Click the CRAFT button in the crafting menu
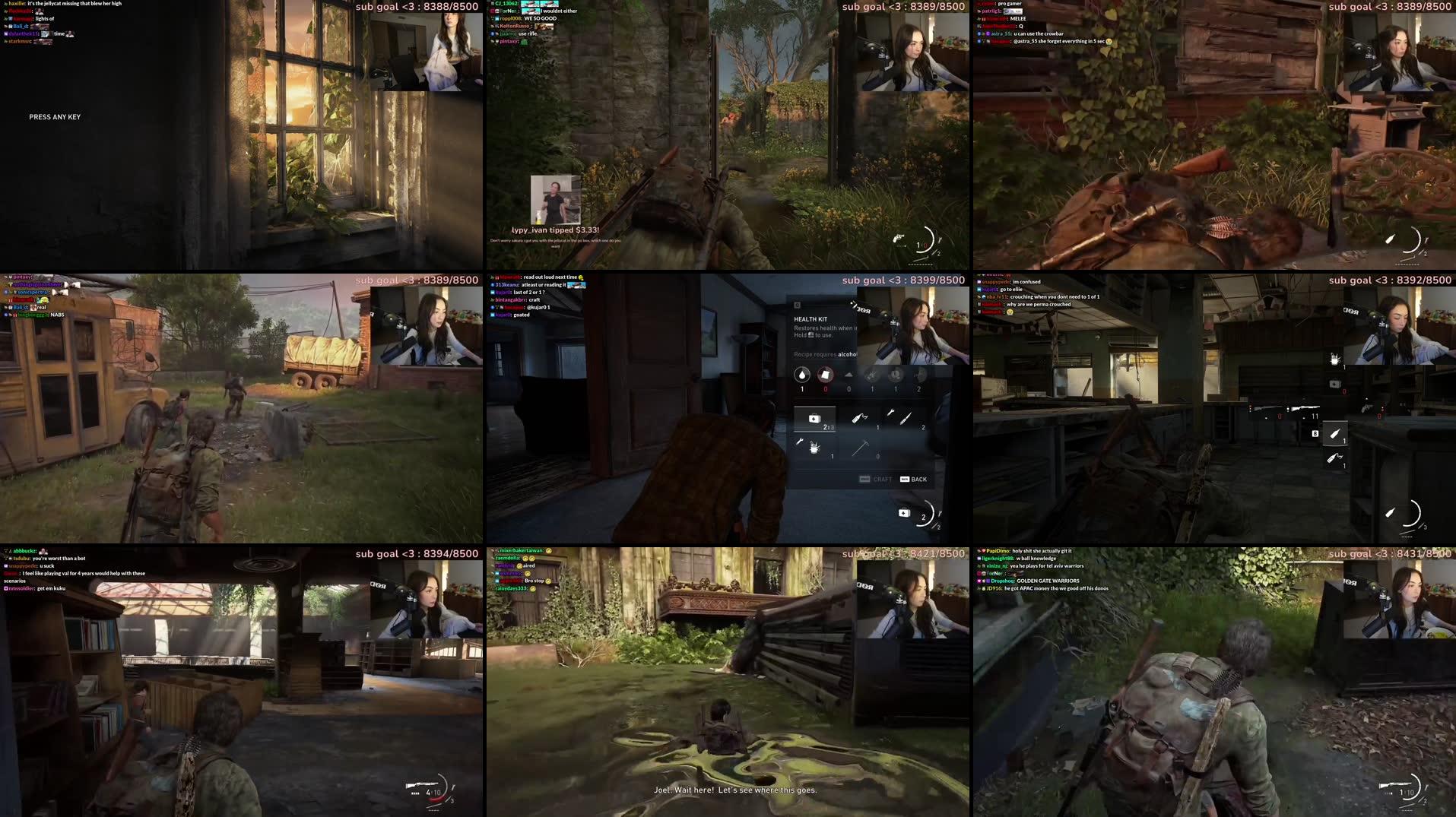1456x817 pixels. 882,480
